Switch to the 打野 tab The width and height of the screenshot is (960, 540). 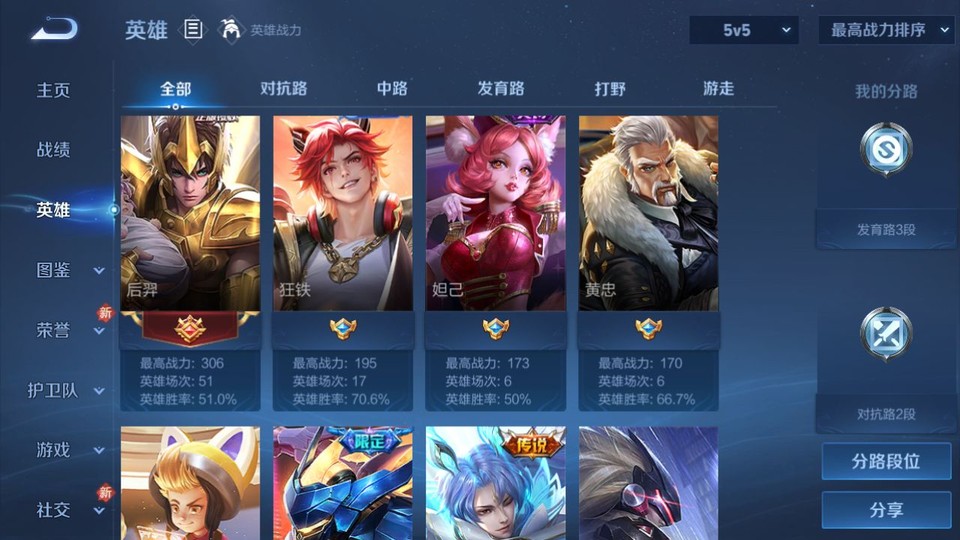(609, 89)
